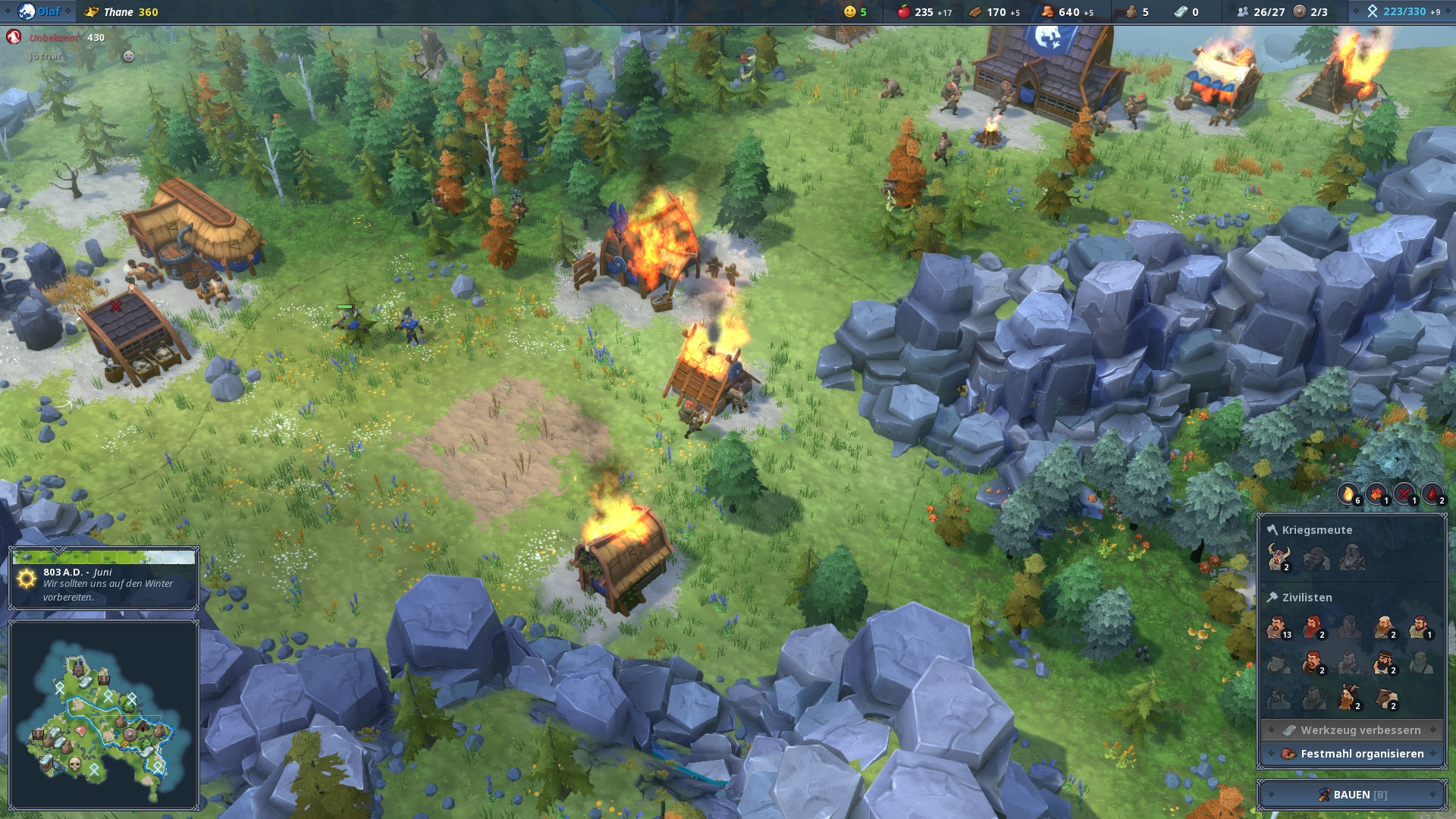Select the 13 villagers icon

tap(1279, 628)
